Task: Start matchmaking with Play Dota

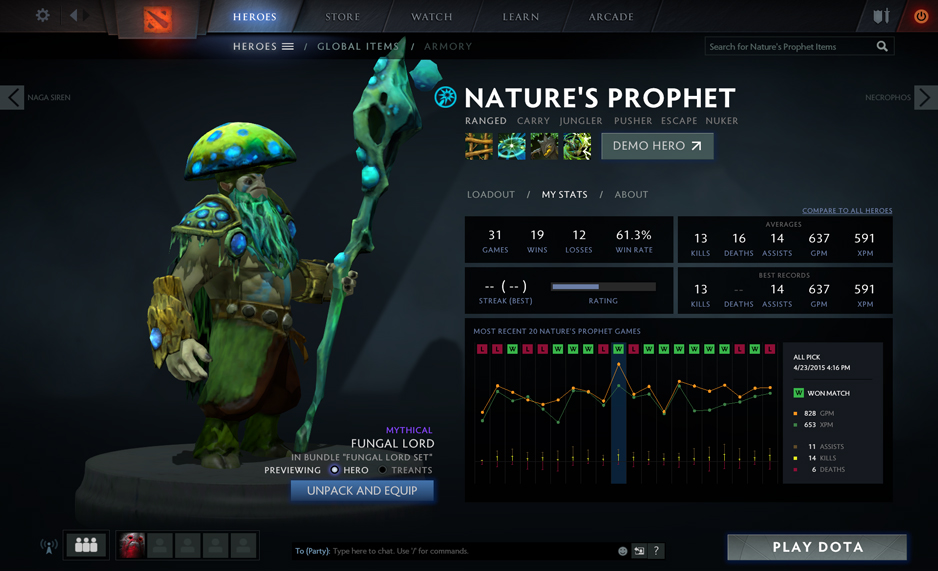Action: (817, 547)
